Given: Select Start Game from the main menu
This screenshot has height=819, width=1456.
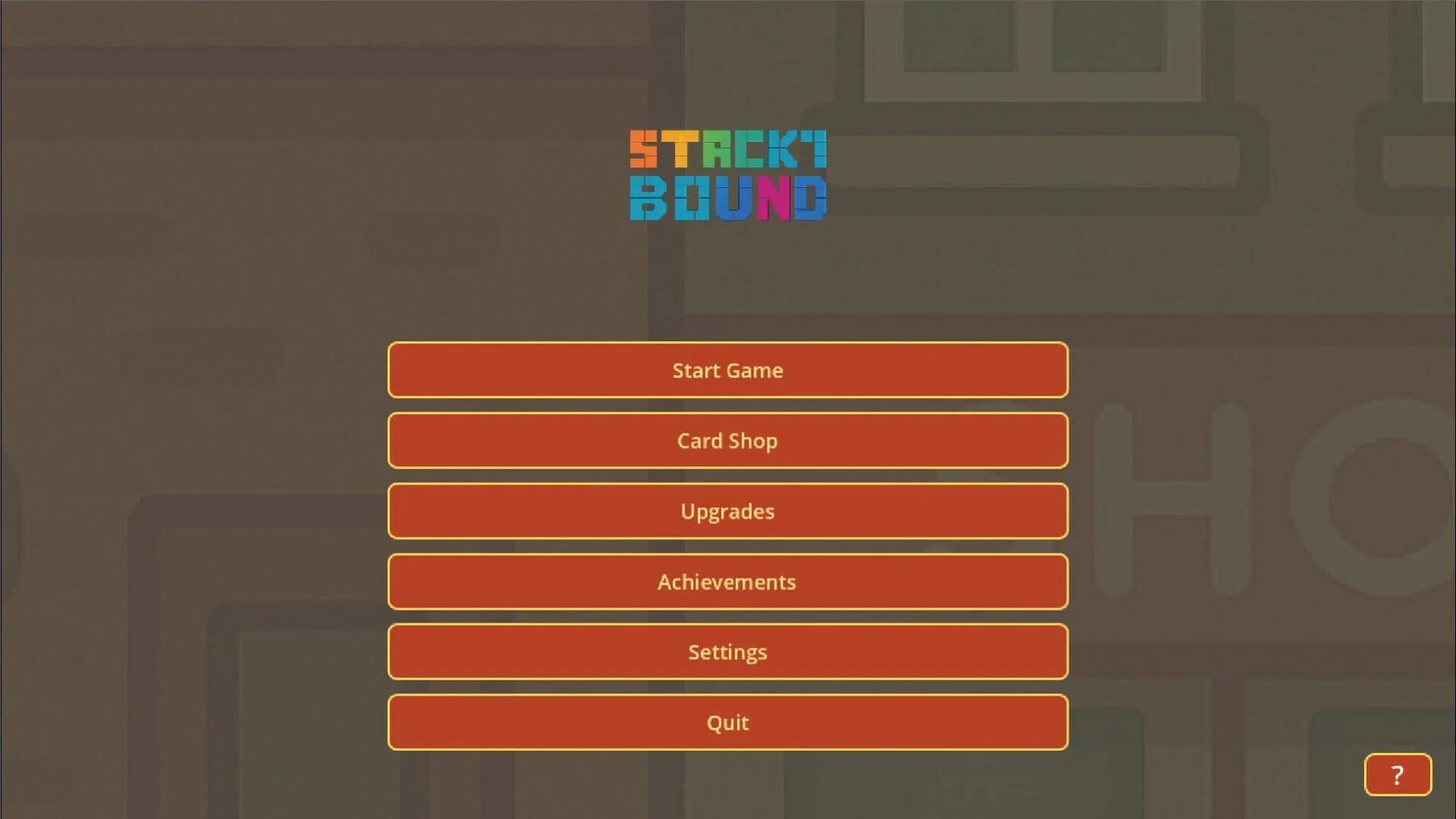Looking at the screenshot, I should (728, 370).
